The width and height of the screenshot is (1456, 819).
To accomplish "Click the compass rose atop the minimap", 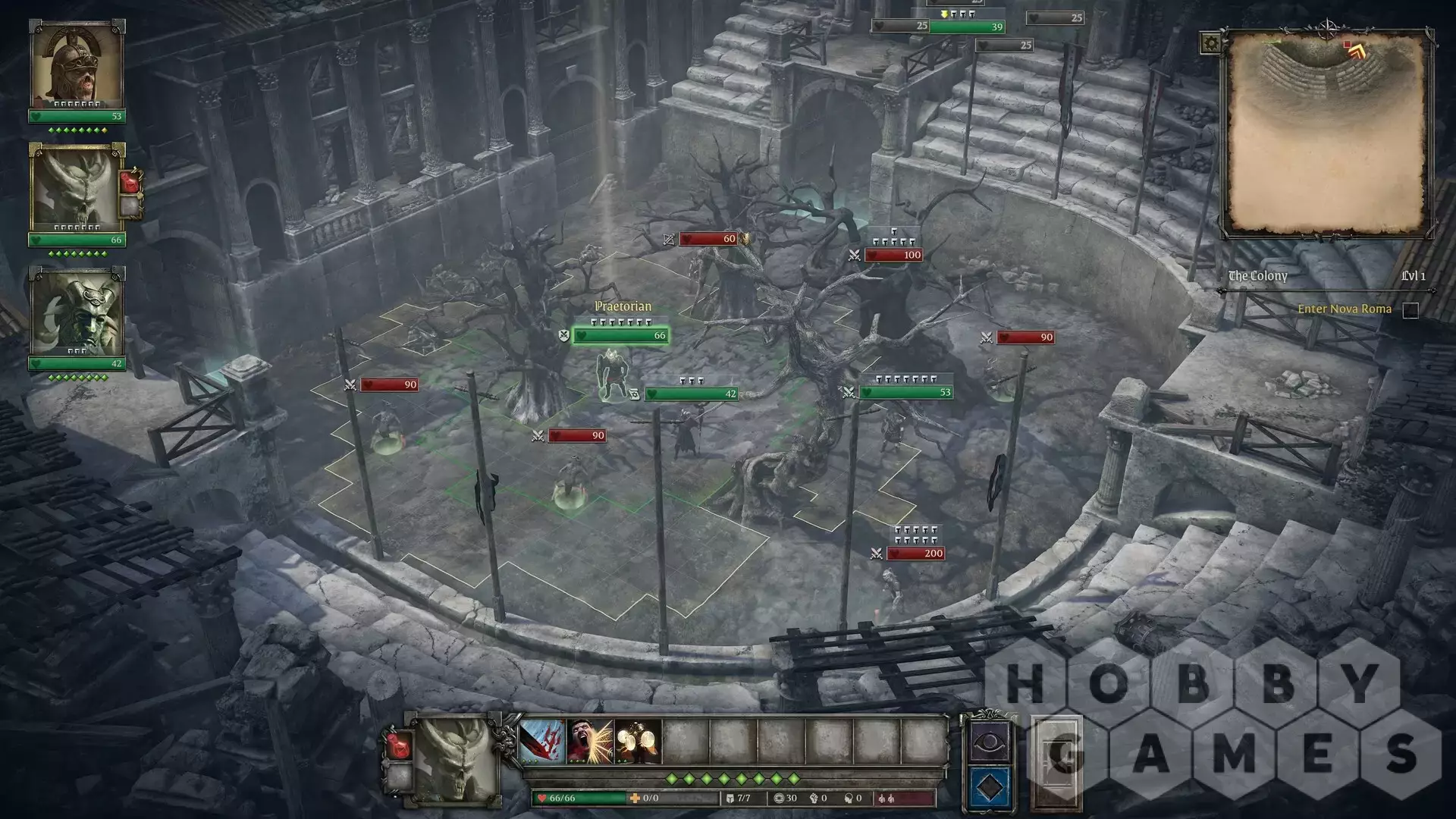I will click(x=1328, y=30).
